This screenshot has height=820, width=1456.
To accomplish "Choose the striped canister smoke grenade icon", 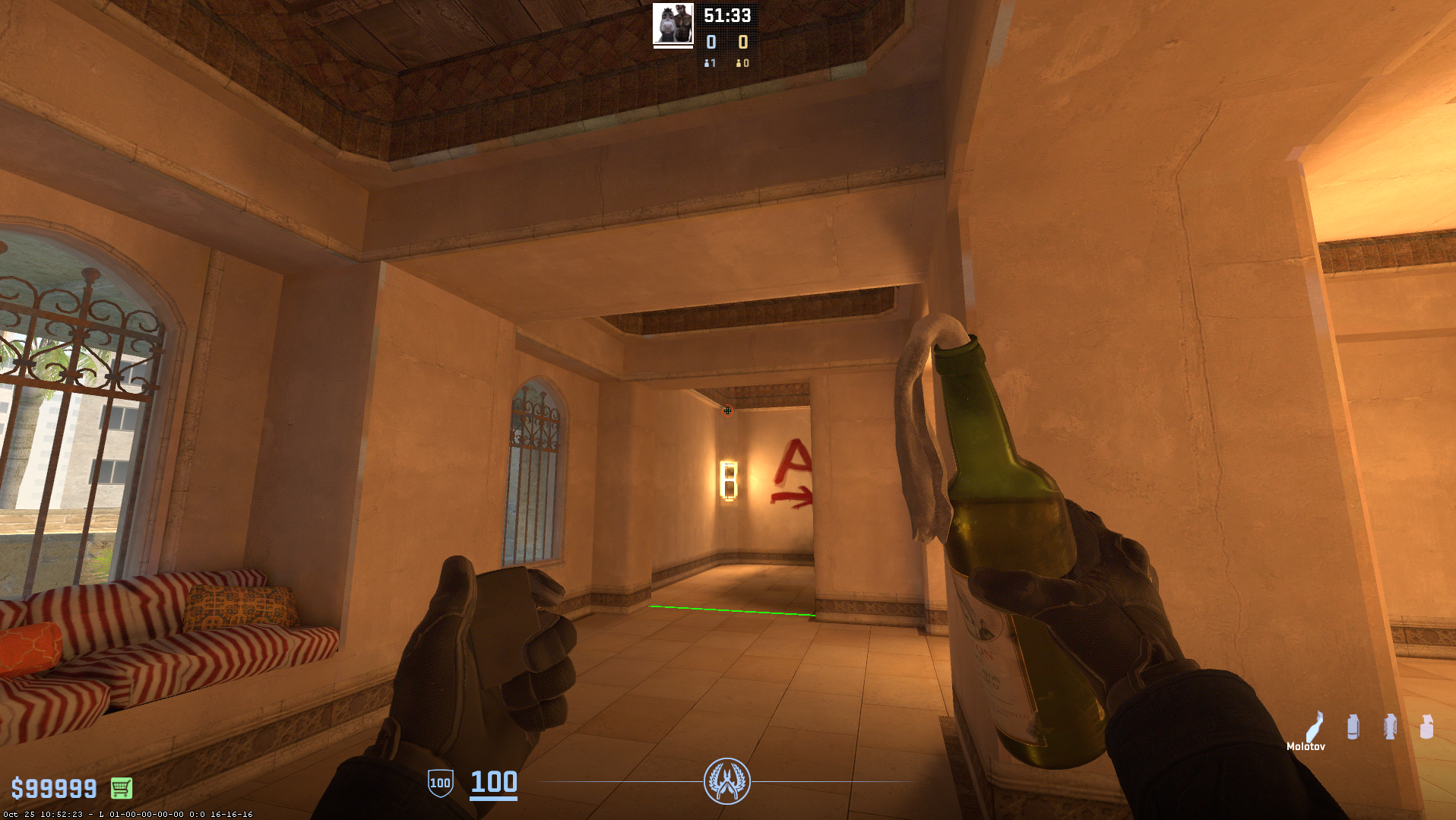I will click(1353, 727).
